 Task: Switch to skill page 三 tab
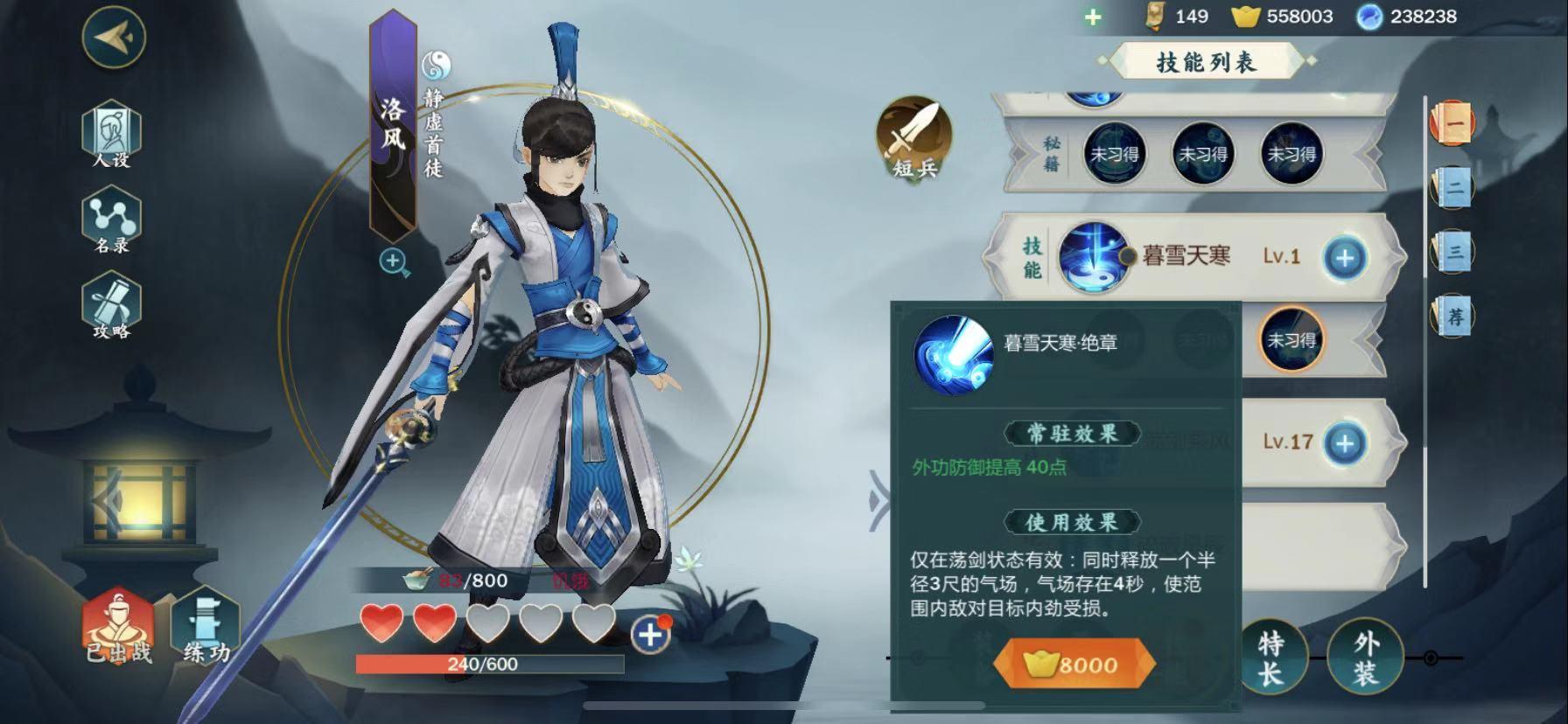(x=1452, y=252)
